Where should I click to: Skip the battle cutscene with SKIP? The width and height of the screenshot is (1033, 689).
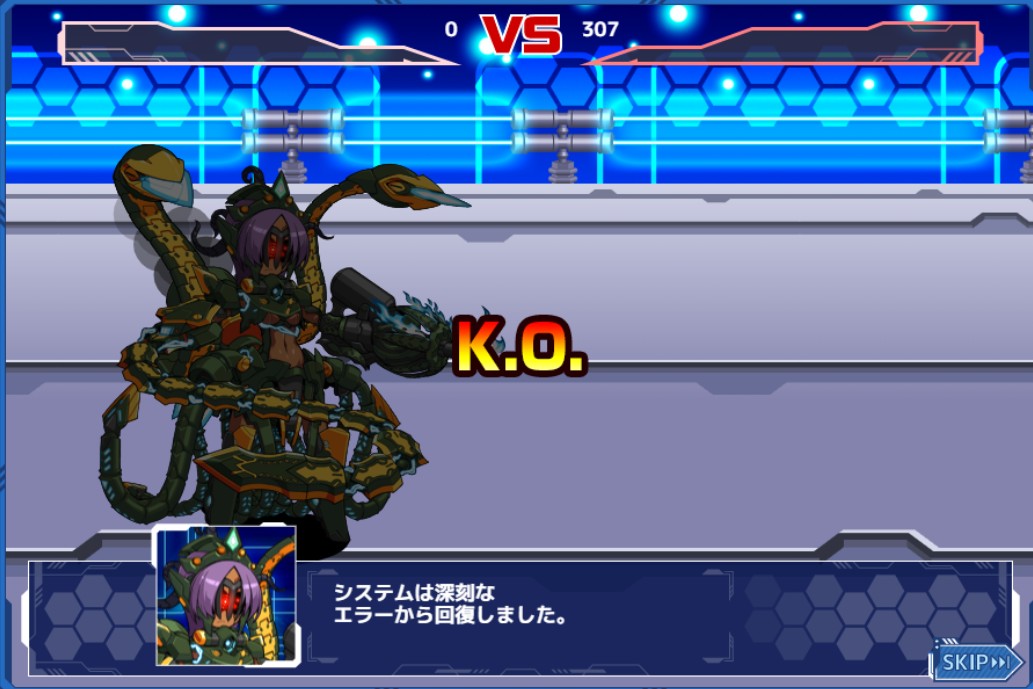tap(977, 662)
